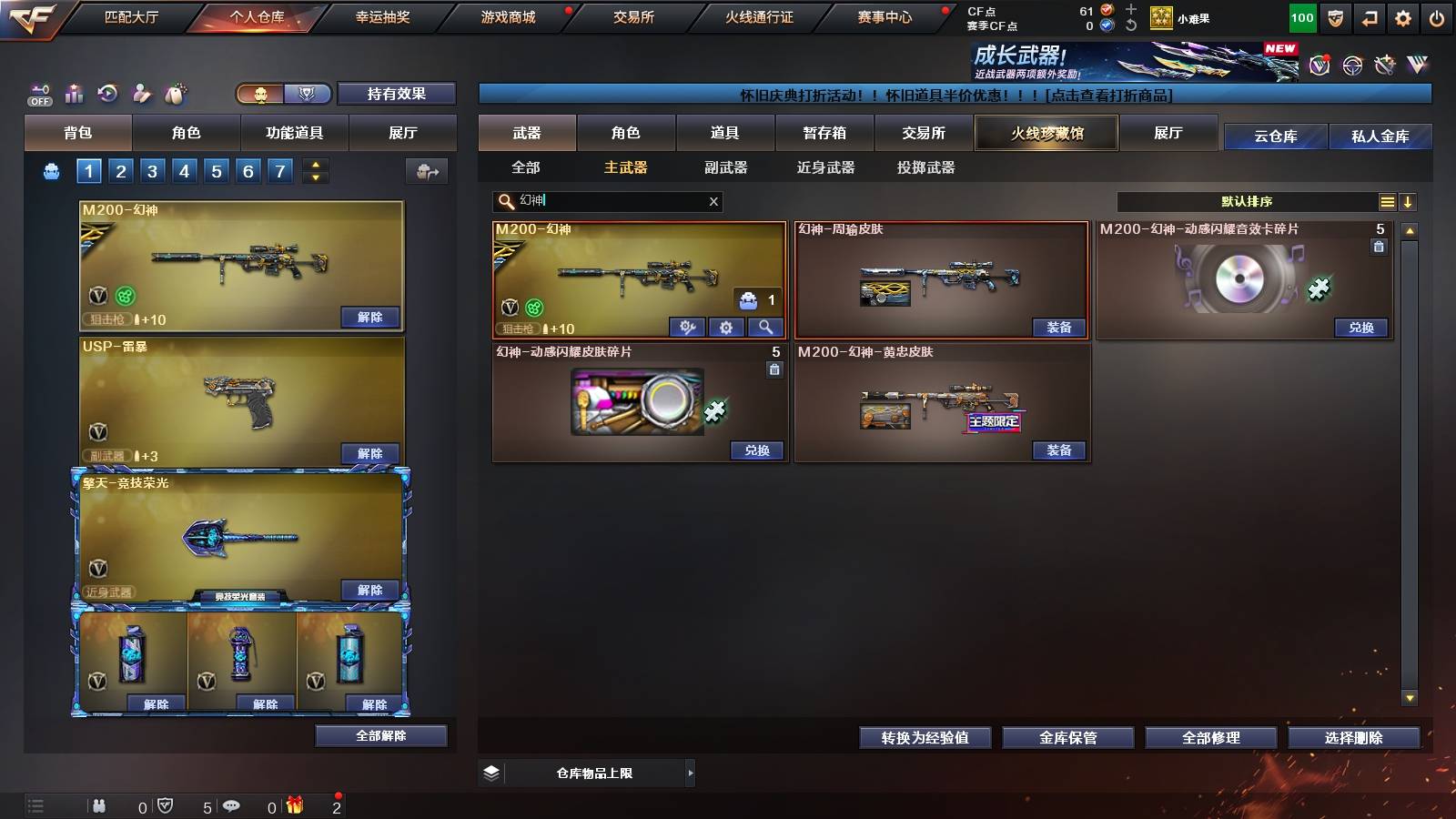The image size is (1456, 819).
Task: Expand the 仓库物品上限 bar at the bottom
Action: click(596, 773)
